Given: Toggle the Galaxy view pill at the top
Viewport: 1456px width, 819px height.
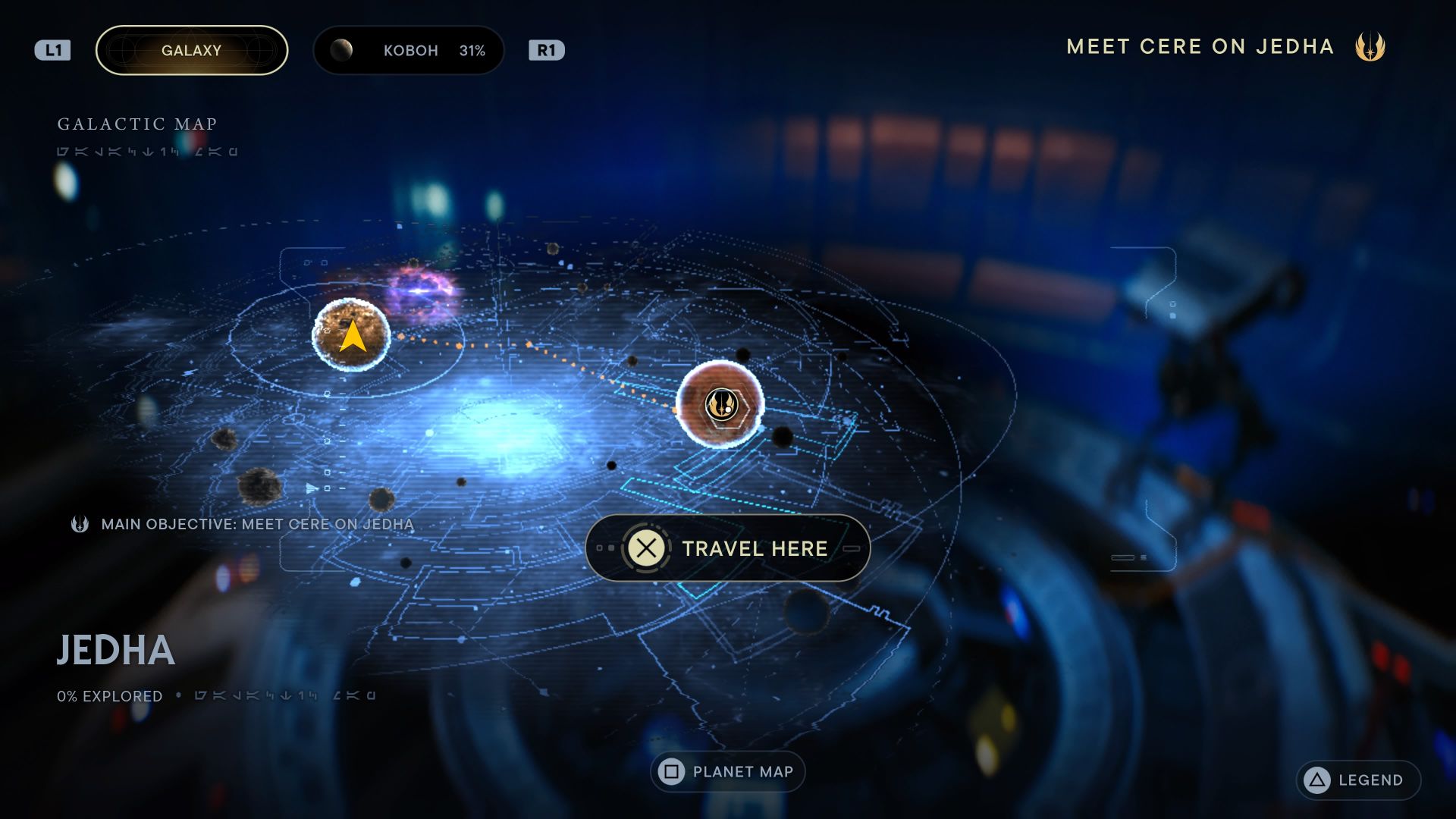Looking at the screenshot, I should point(191,50).
